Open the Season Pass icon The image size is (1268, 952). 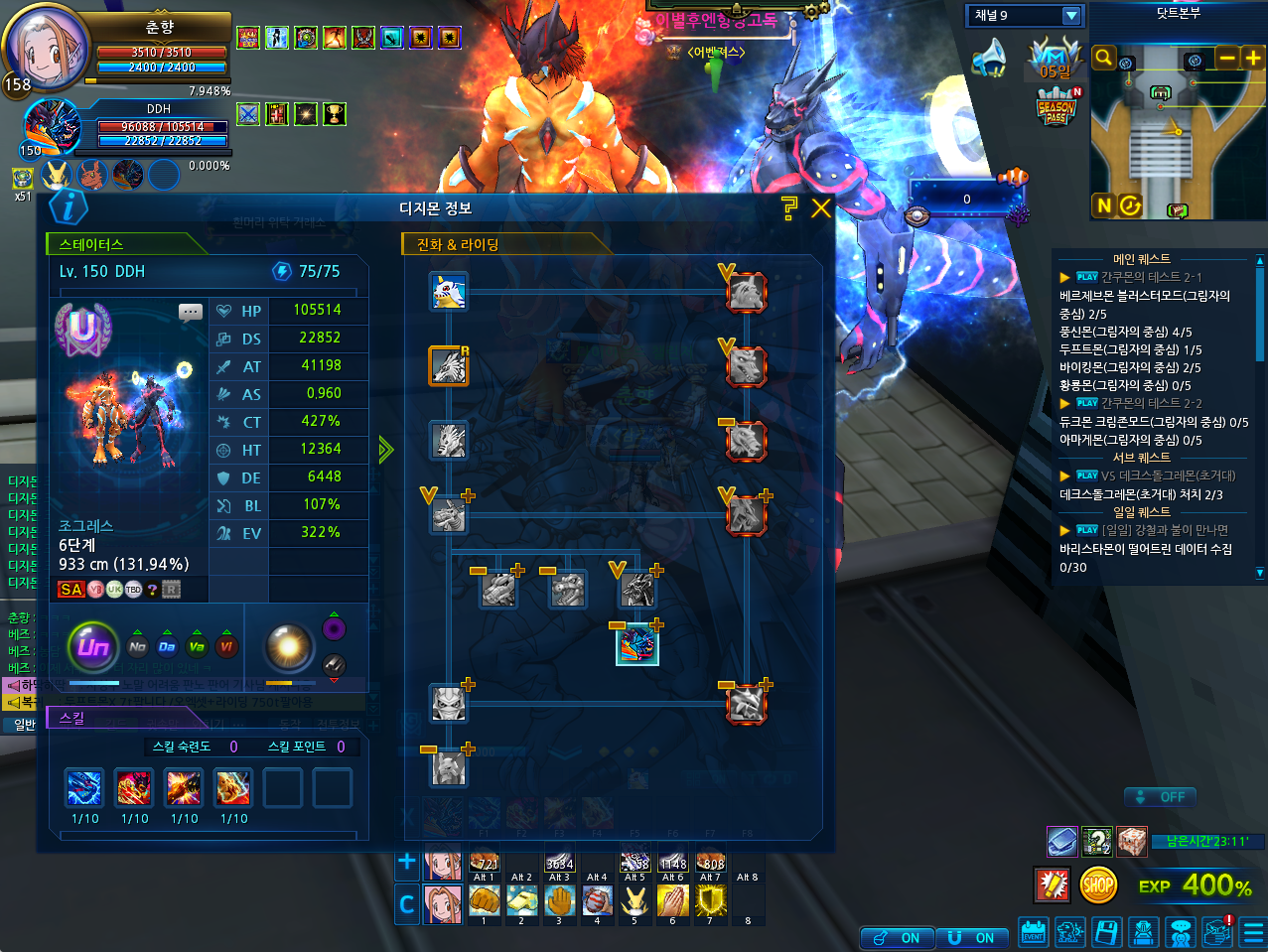pos(1057,106)
